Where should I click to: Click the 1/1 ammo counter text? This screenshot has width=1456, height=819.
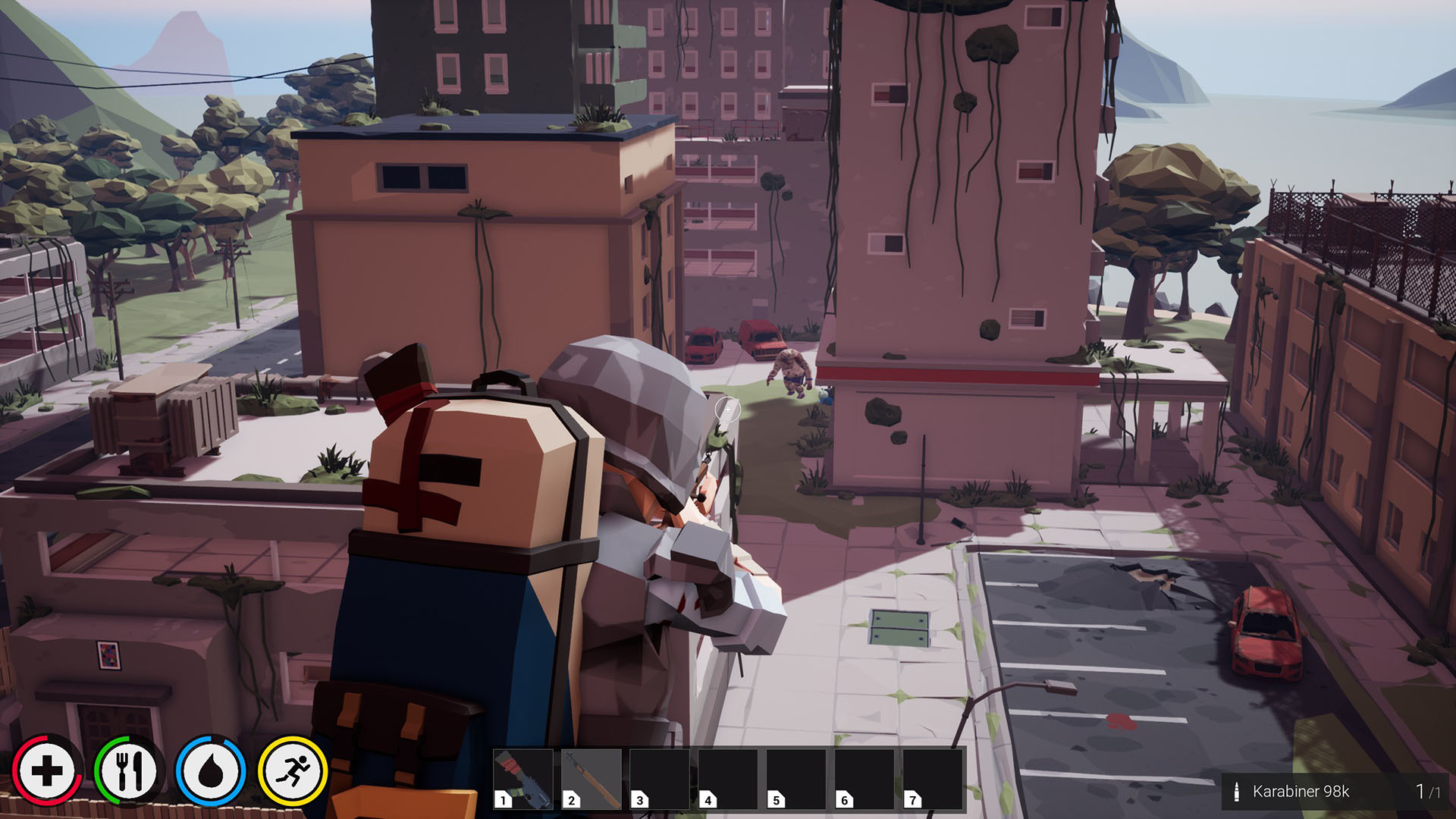click(1429, 790)
